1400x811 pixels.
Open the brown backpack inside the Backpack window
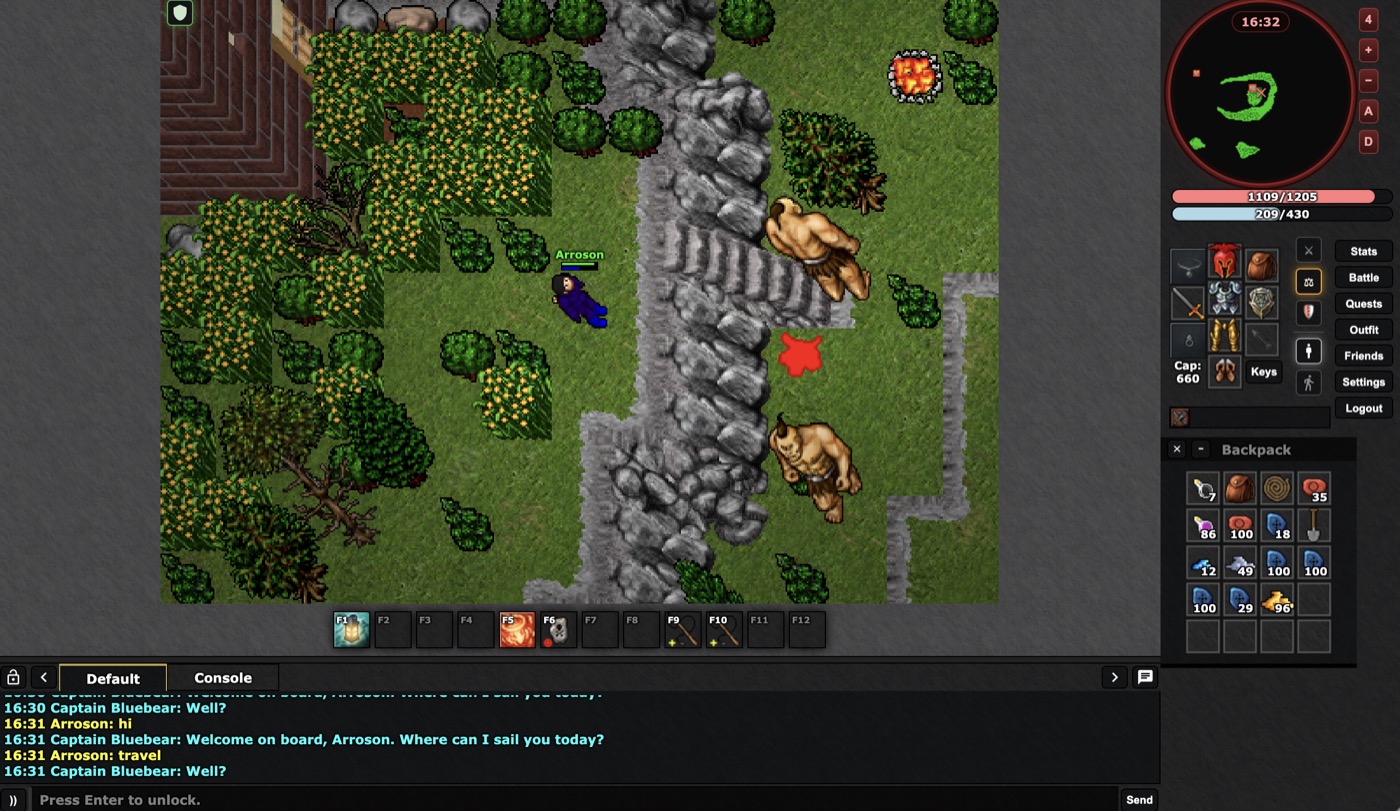(1240, 488)
